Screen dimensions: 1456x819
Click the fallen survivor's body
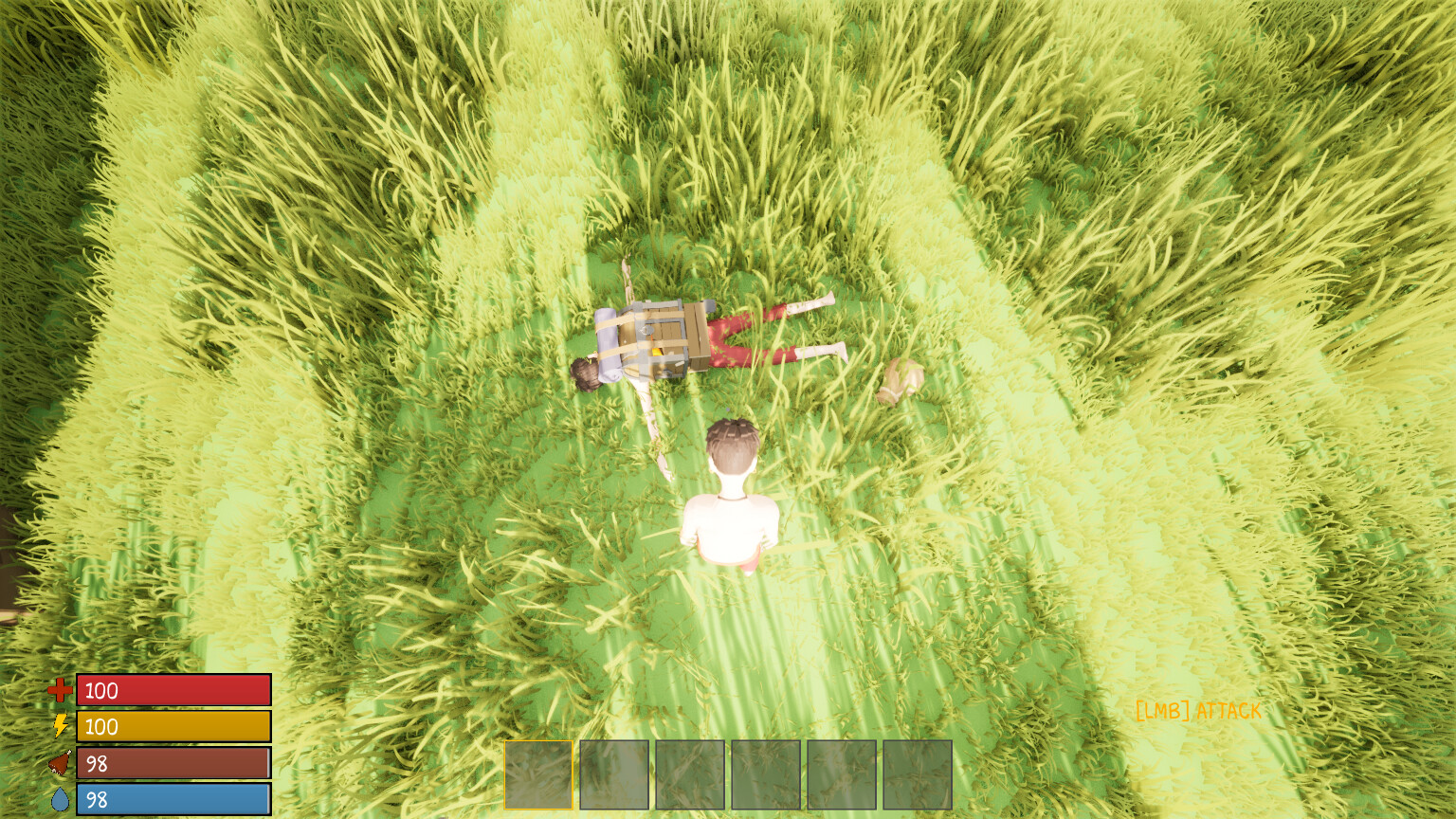pyautogui.click(x=749, y=337)
